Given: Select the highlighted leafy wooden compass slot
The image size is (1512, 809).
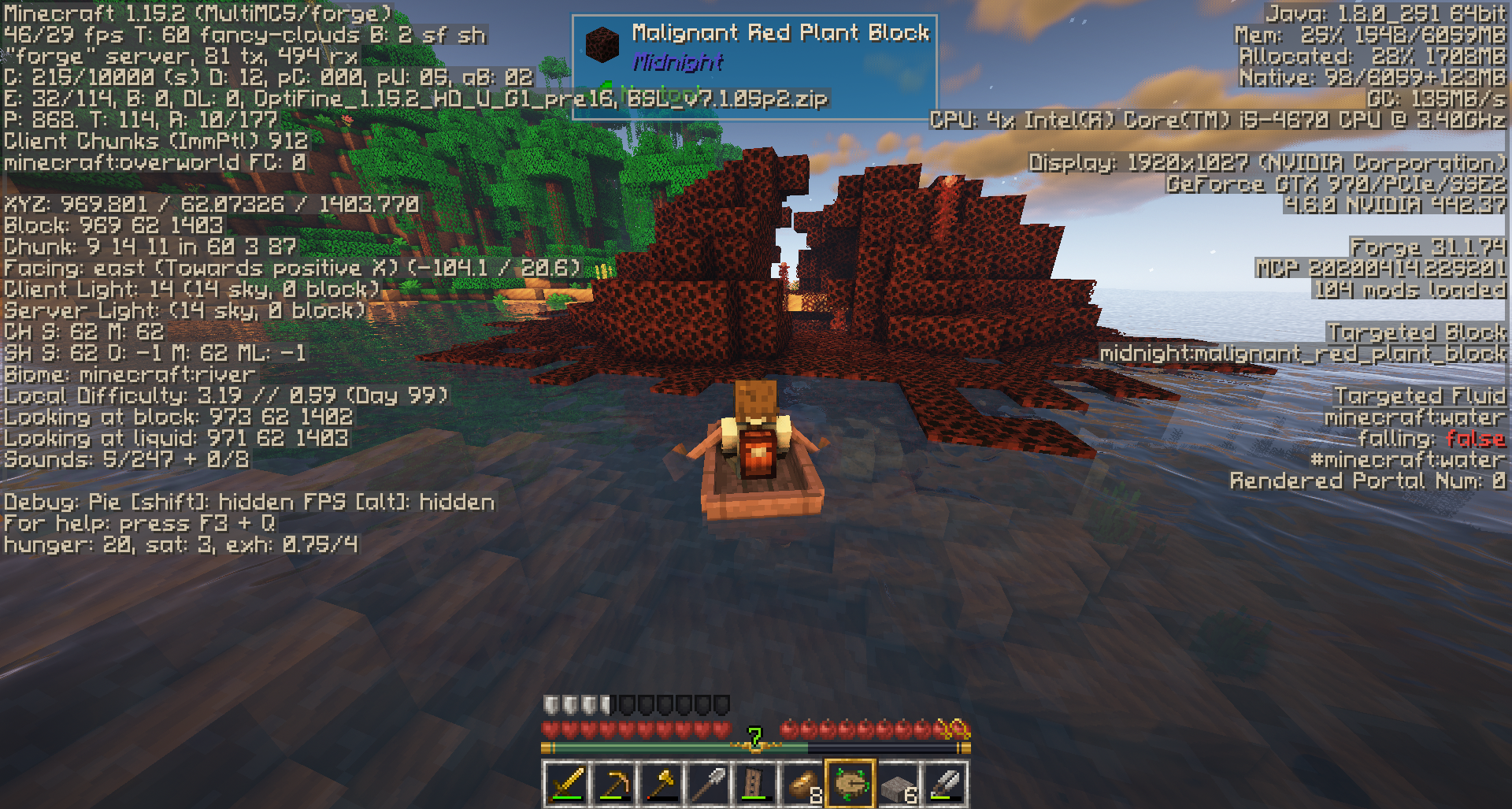Looking at the screenshot, I should coord(850,784).
